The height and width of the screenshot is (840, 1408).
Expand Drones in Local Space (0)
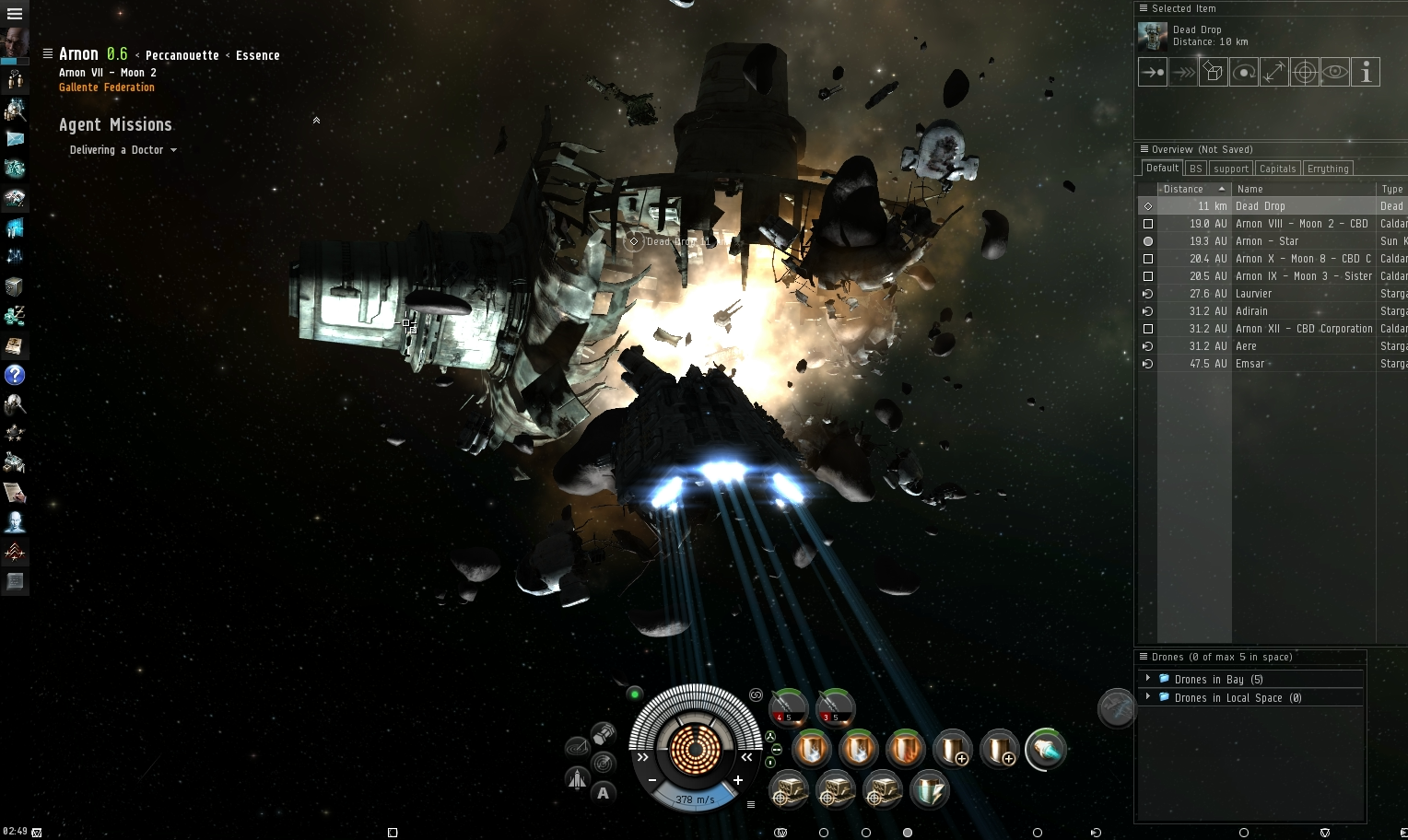coord(1147,697)
